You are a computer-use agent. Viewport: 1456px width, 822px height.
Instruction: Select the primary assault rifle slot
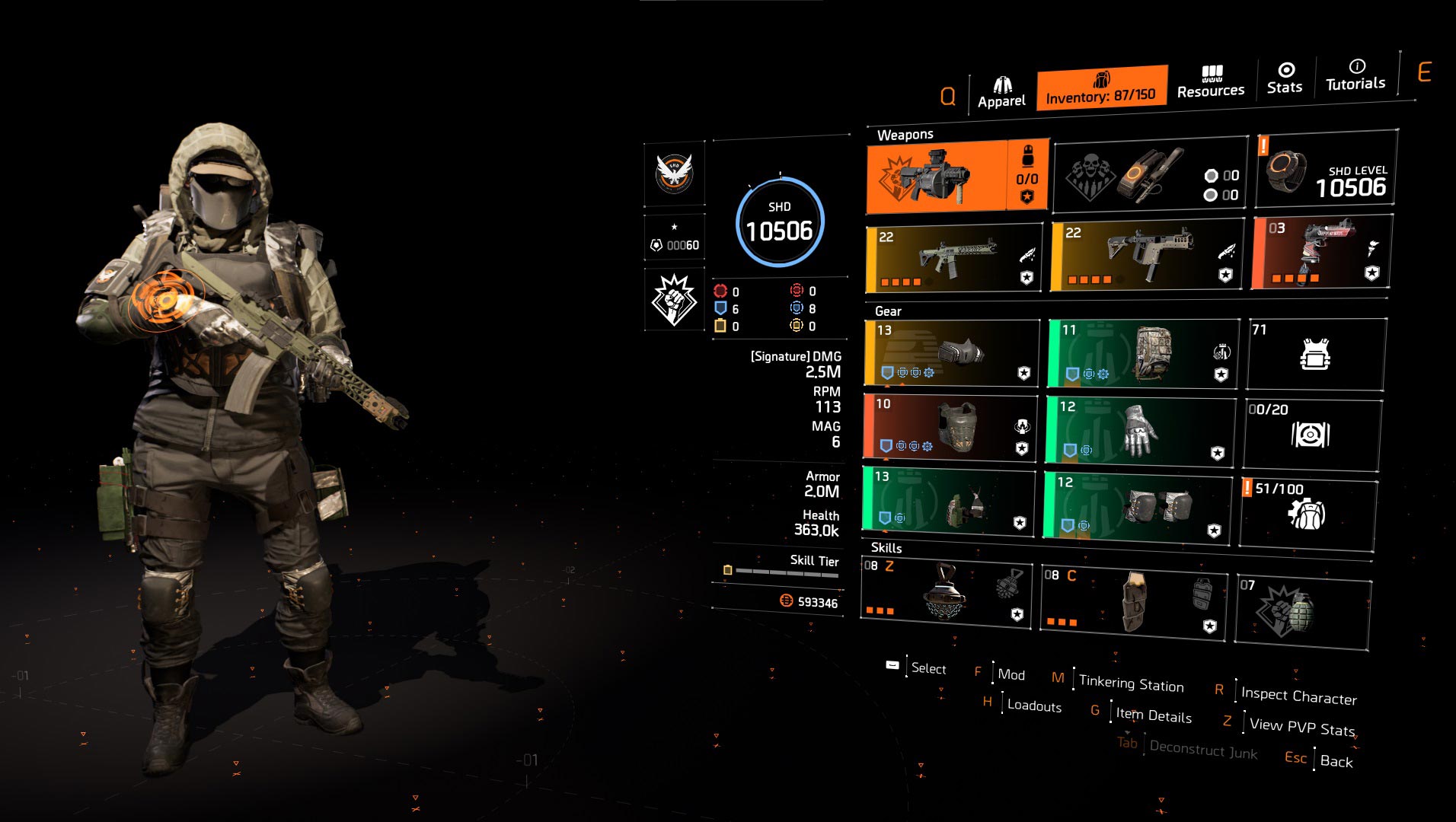pyautogui.click(x=954, y=257)
